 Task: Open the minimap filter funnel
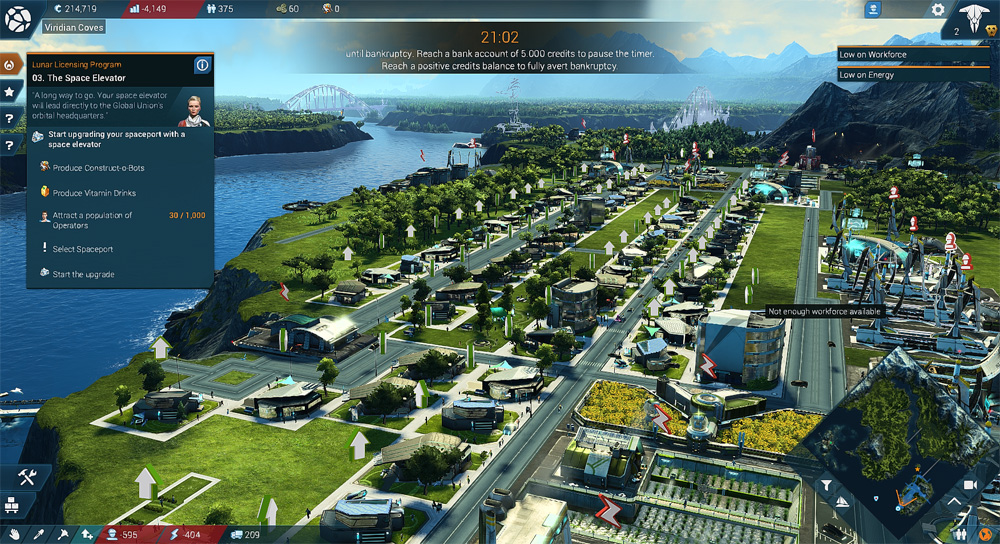click(x=827, y=486)
